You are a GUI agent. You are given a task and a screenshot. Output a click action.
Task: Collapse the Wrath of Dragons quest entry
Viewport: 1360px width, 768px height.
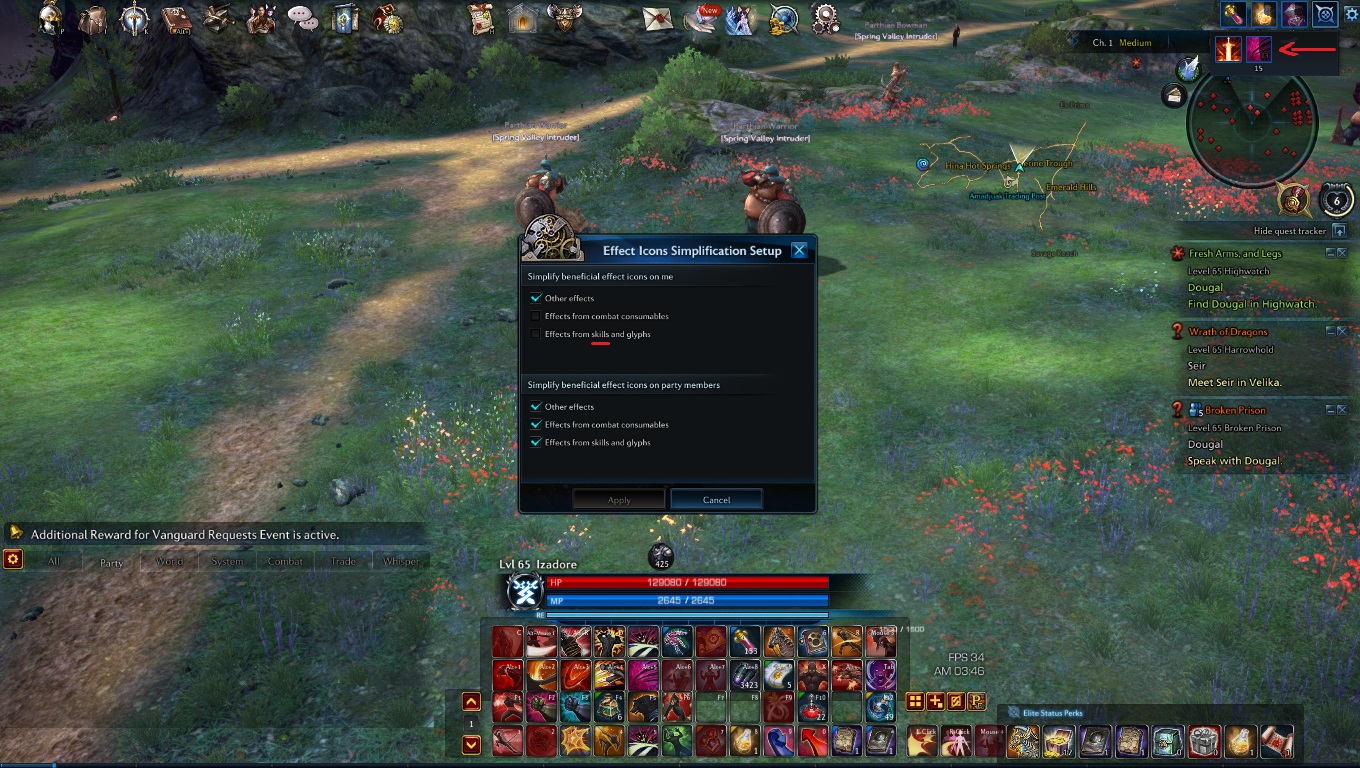1331,330
